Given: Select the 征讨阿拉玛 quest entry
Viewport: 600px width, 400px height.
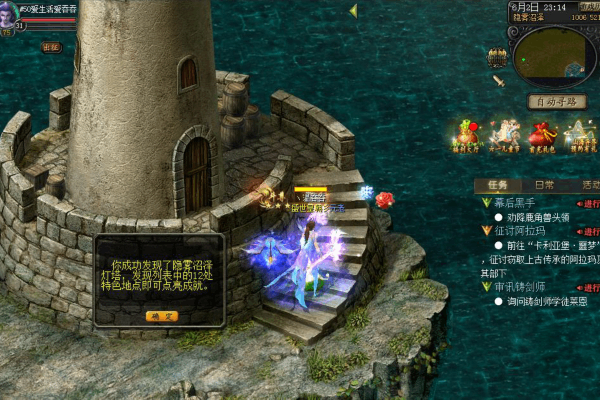Looking at the screenshot, I should pos(521,231).
